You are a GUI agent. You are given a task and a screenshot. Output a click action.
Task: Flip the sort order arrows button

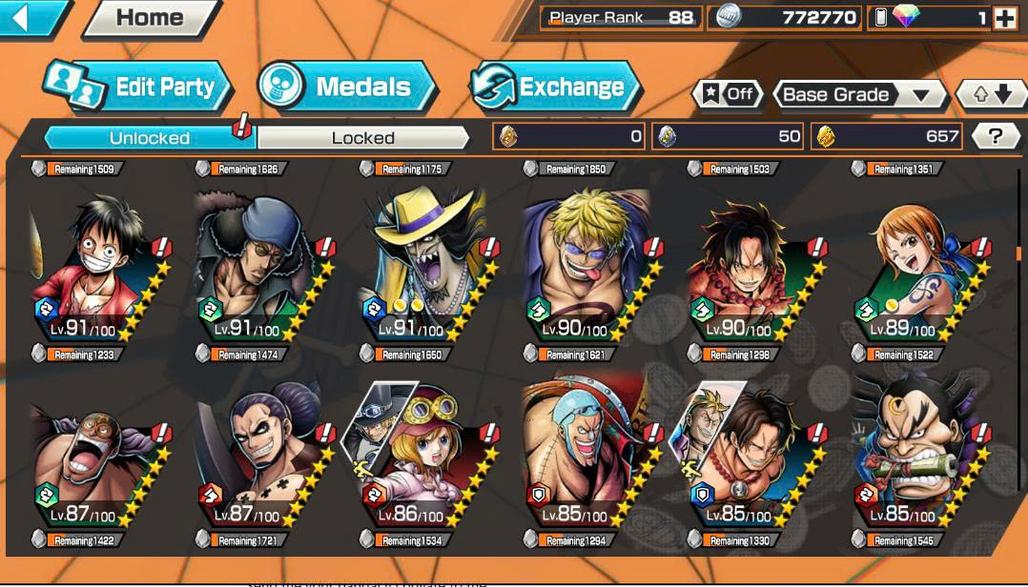990,95
